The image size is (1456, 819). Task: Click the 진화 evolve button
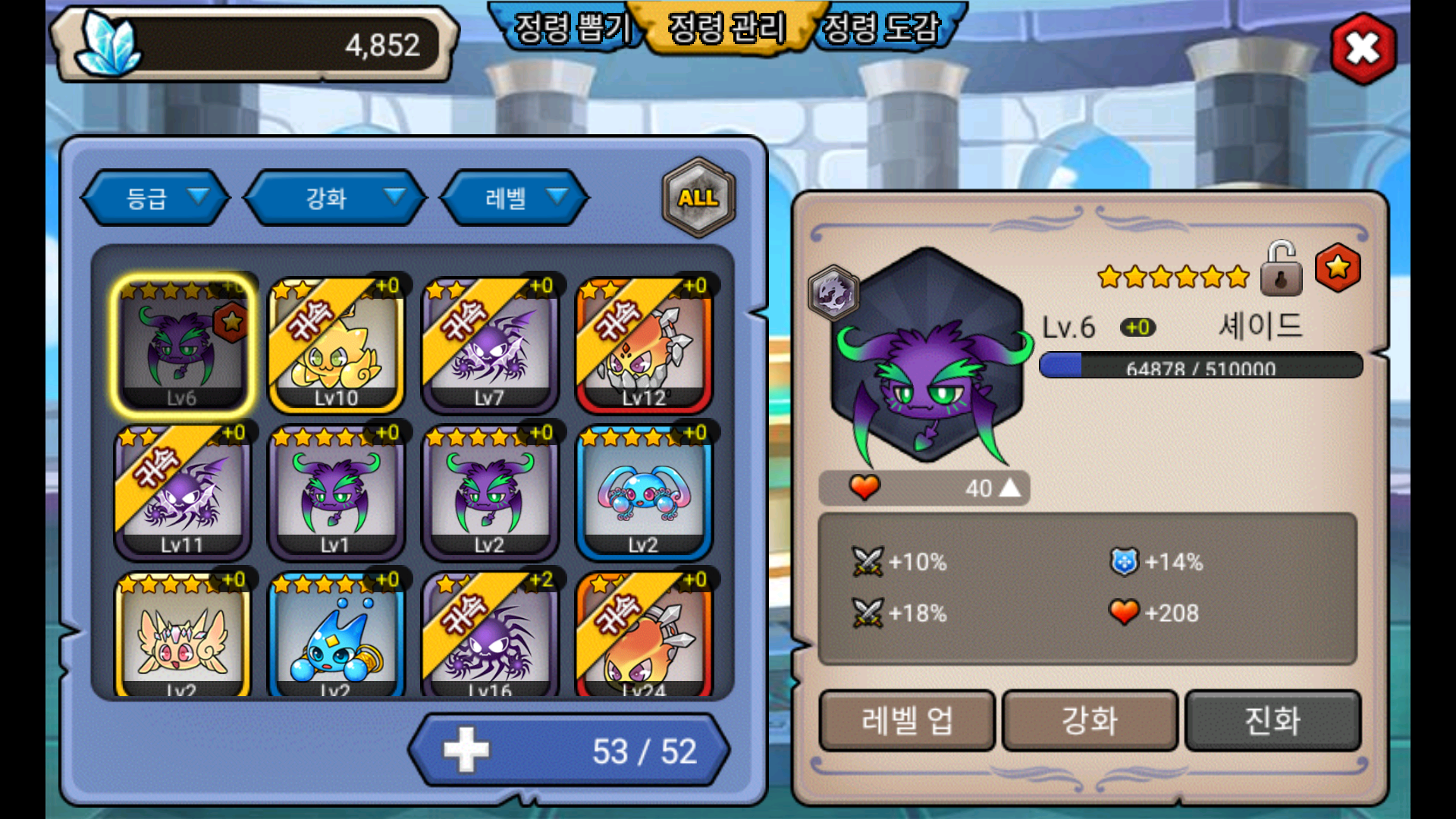click(x=1272, y=720)
